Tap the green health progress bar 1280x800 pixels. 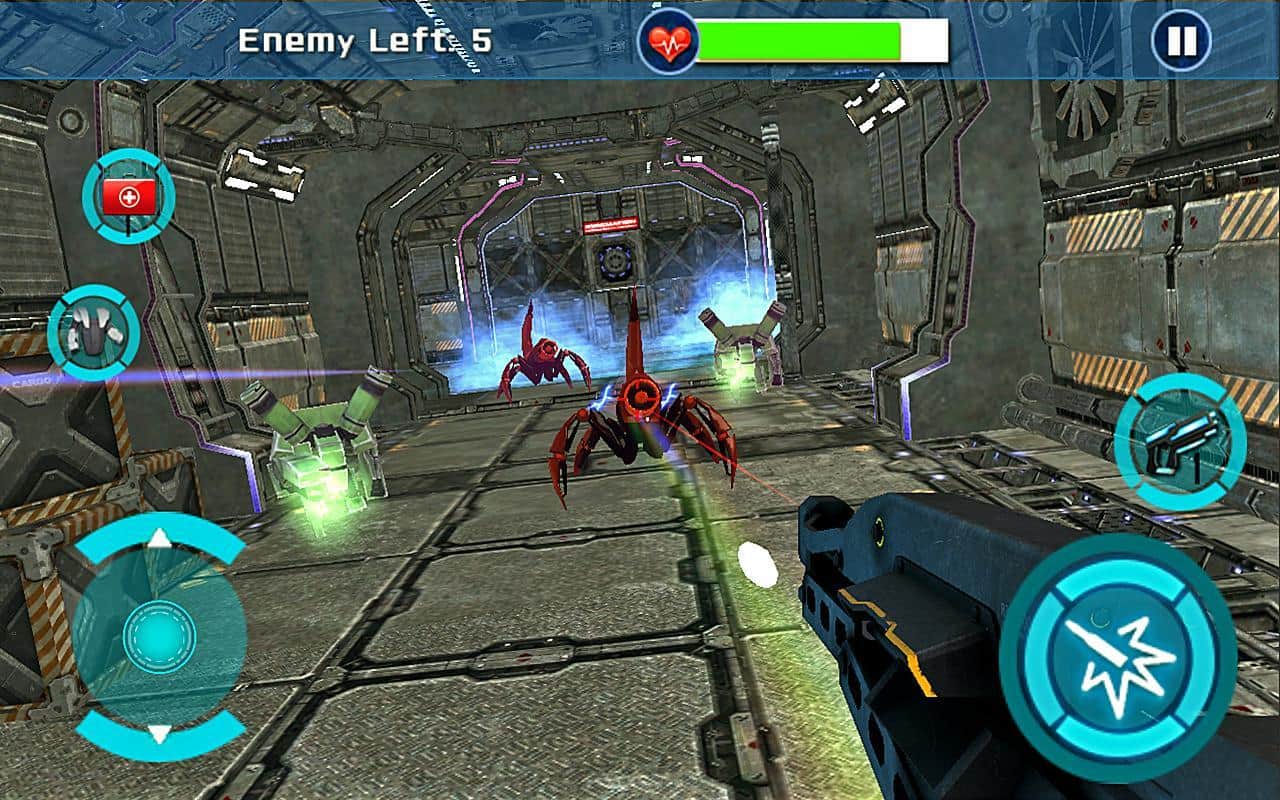click(800, 39)
